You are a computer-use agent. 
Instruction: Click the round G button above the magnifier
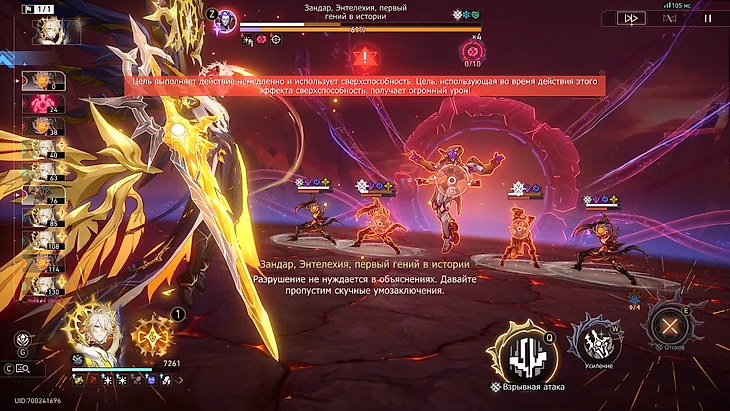(x=22, y=340)
